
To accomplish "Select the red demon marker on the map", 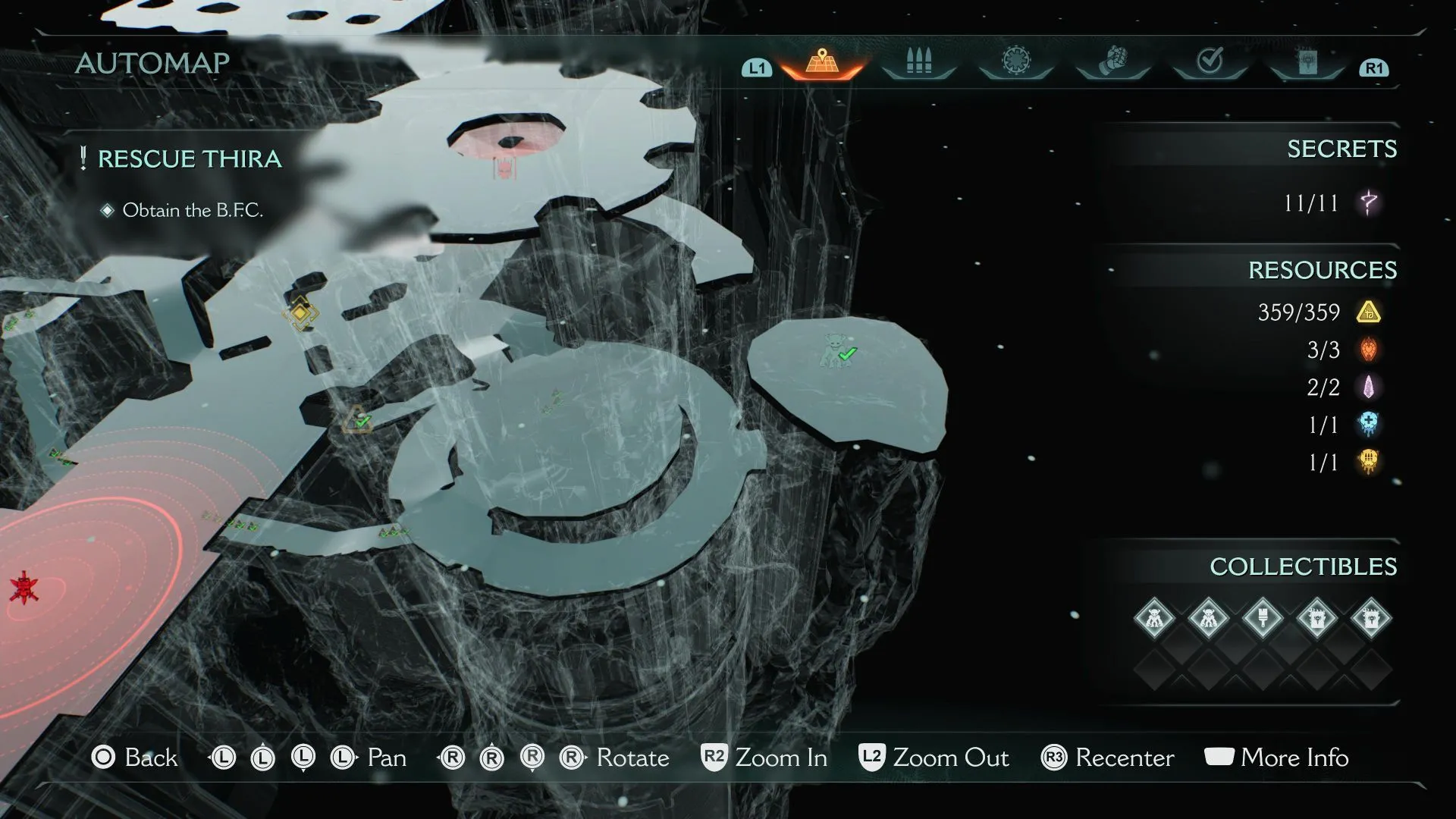I will point(24,588).
